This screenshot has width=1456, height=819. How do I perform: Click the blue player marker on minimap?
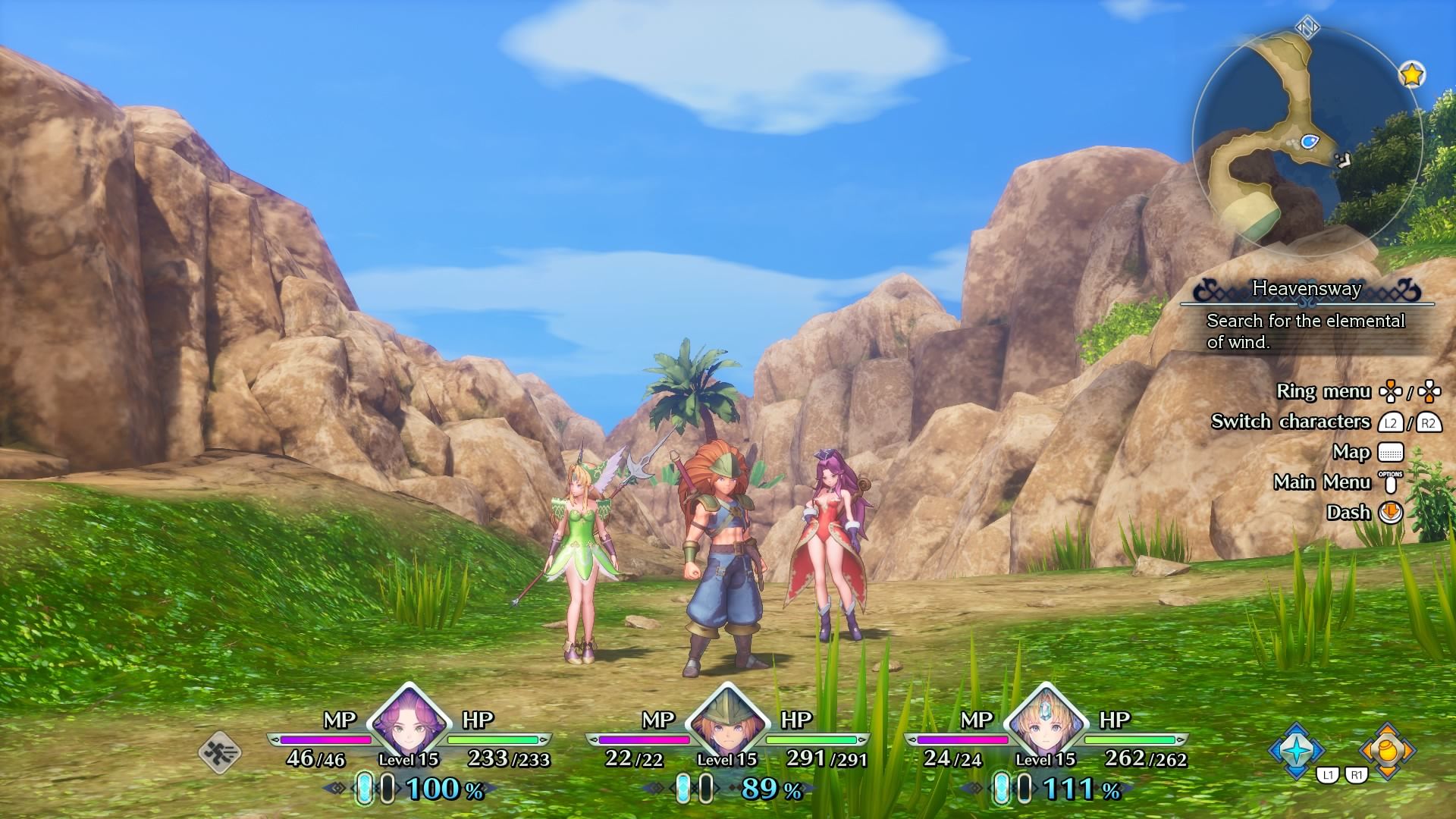(1310, 141)
